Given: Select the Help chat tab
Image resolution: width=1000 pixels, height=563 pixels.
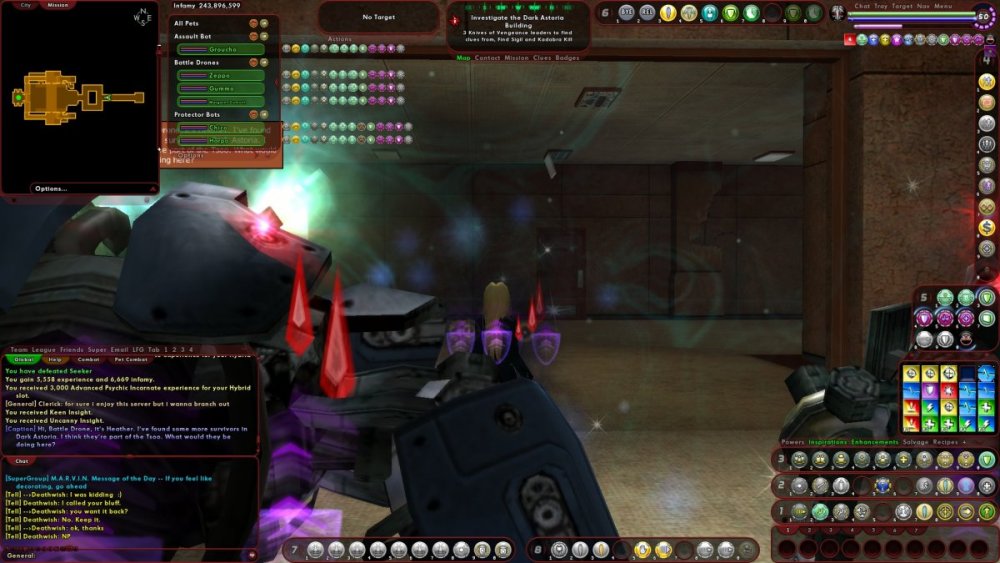Looking at the screenshot, I should click(56, 358).
